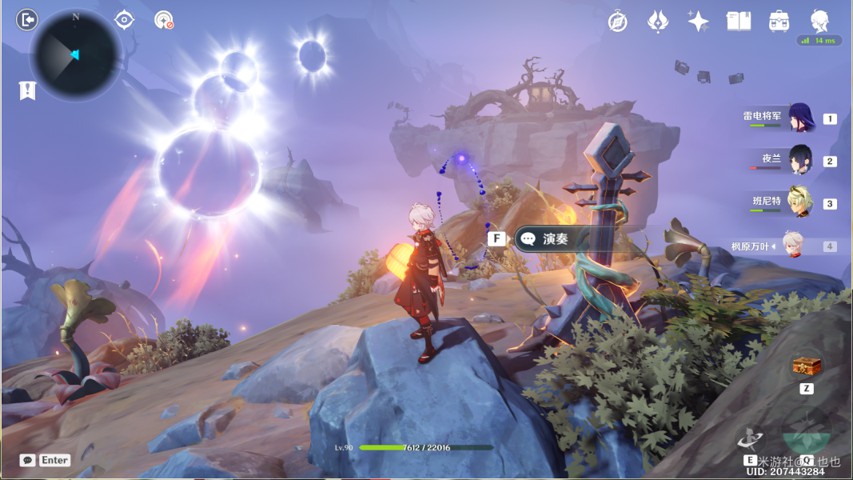The image size is (853, 480).
Task: Open the quest bookmark with exclamation mark
Action: [27, 90]
